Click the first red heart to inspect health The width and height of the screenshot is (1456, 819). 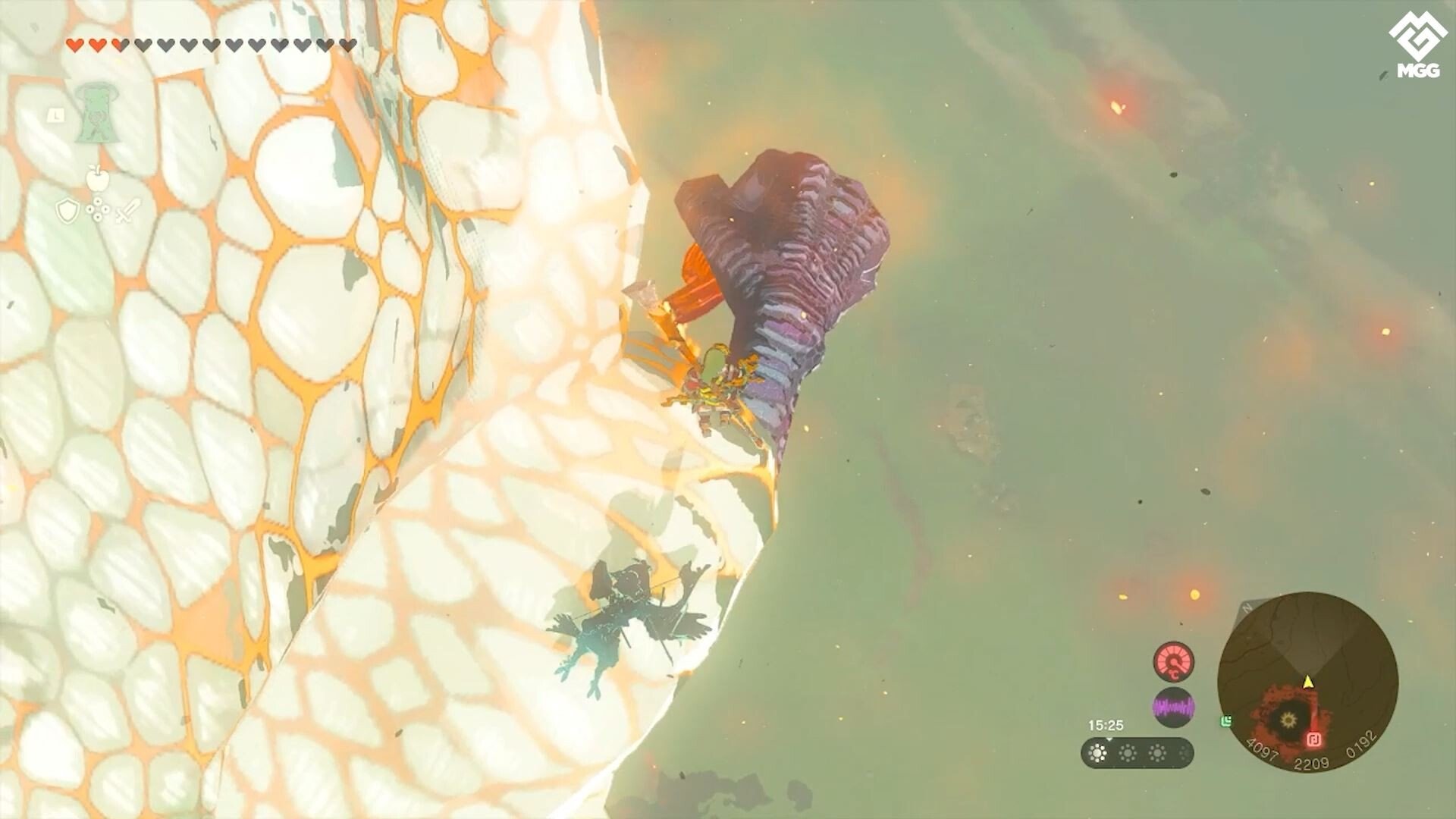click(x=76, y=44)
